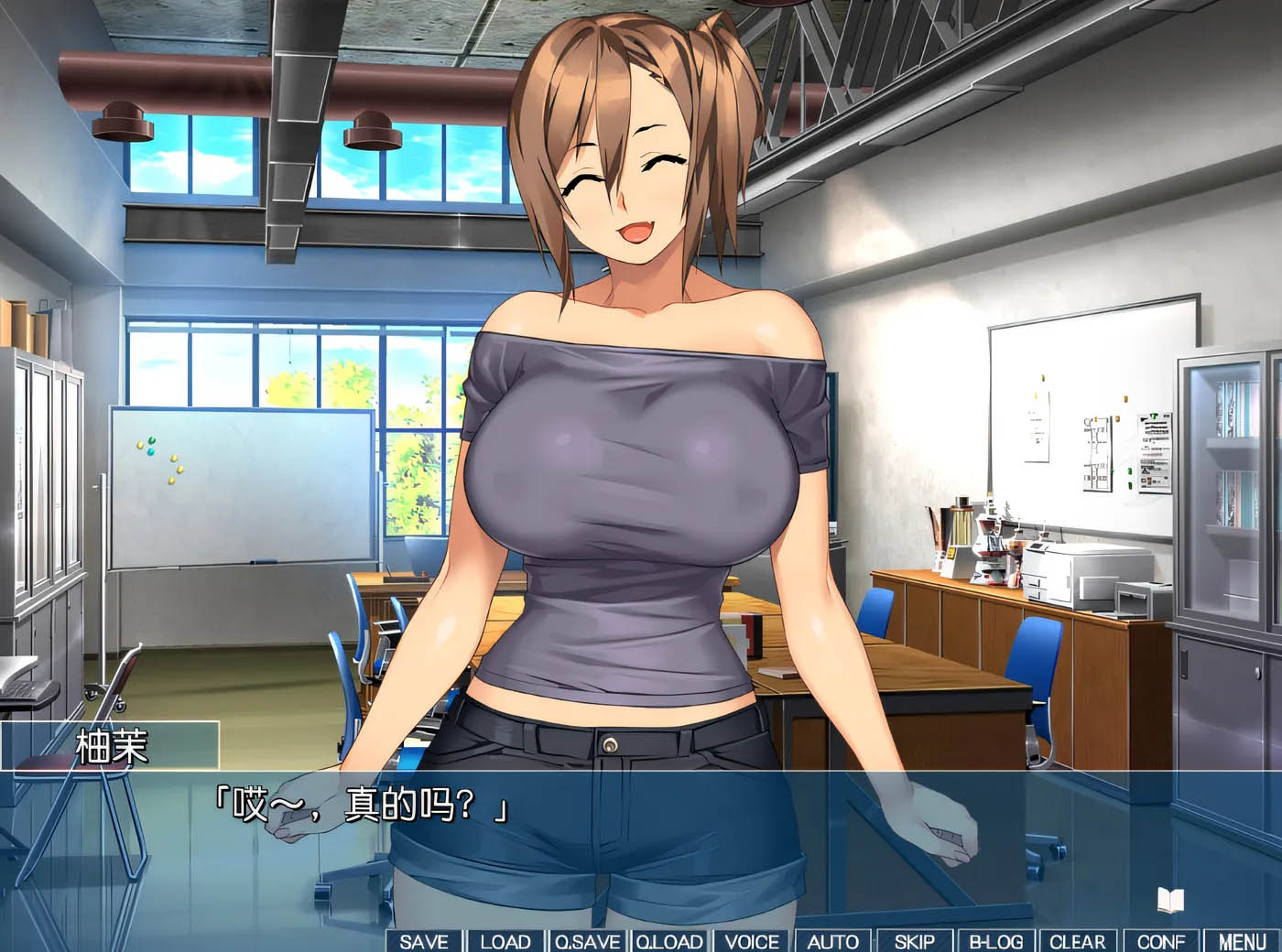
Task: Click the Q.LOAD quick load button
Action: click(669, 941)
